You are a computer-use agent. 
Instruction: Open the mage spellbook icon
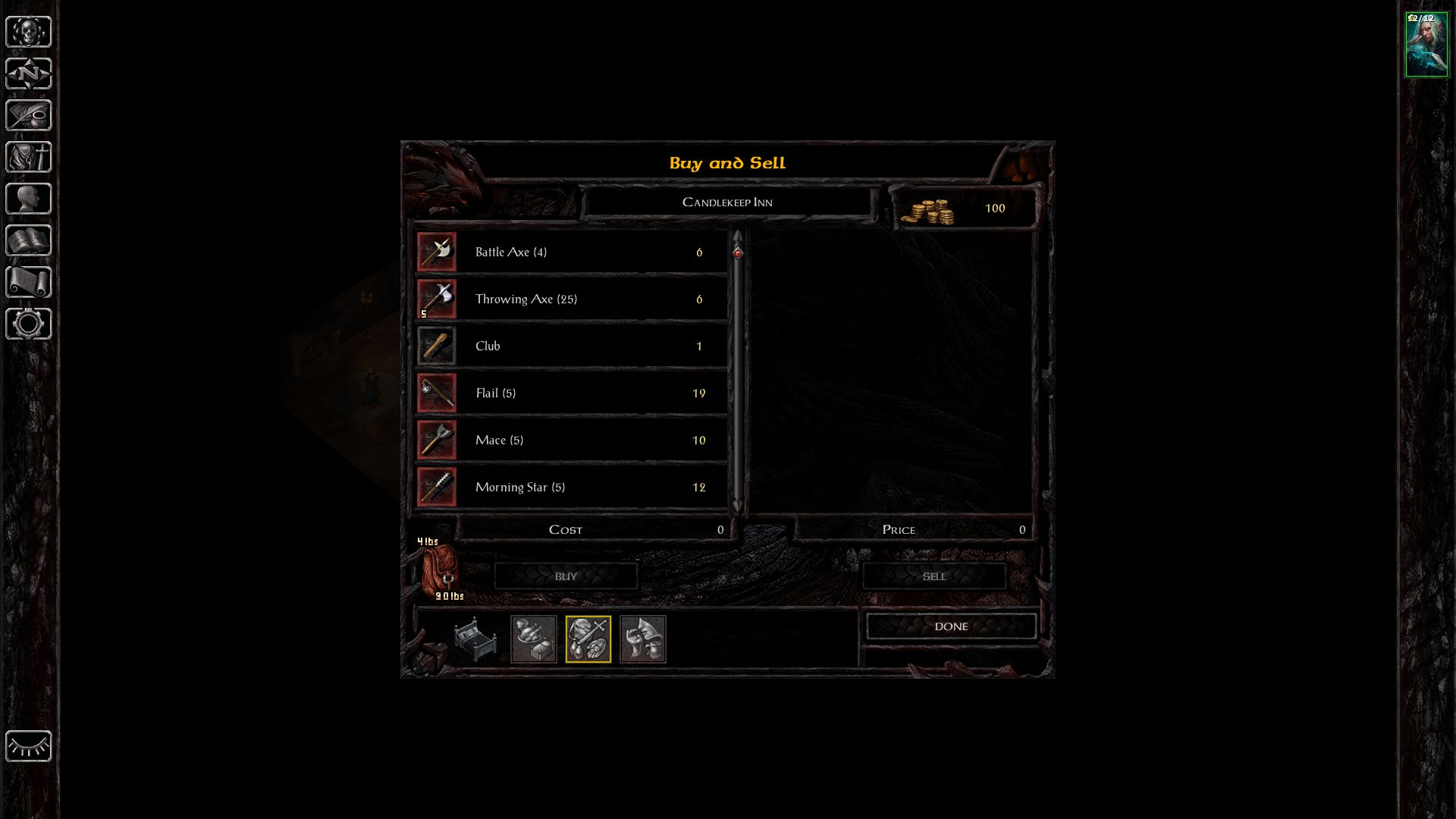29,241
